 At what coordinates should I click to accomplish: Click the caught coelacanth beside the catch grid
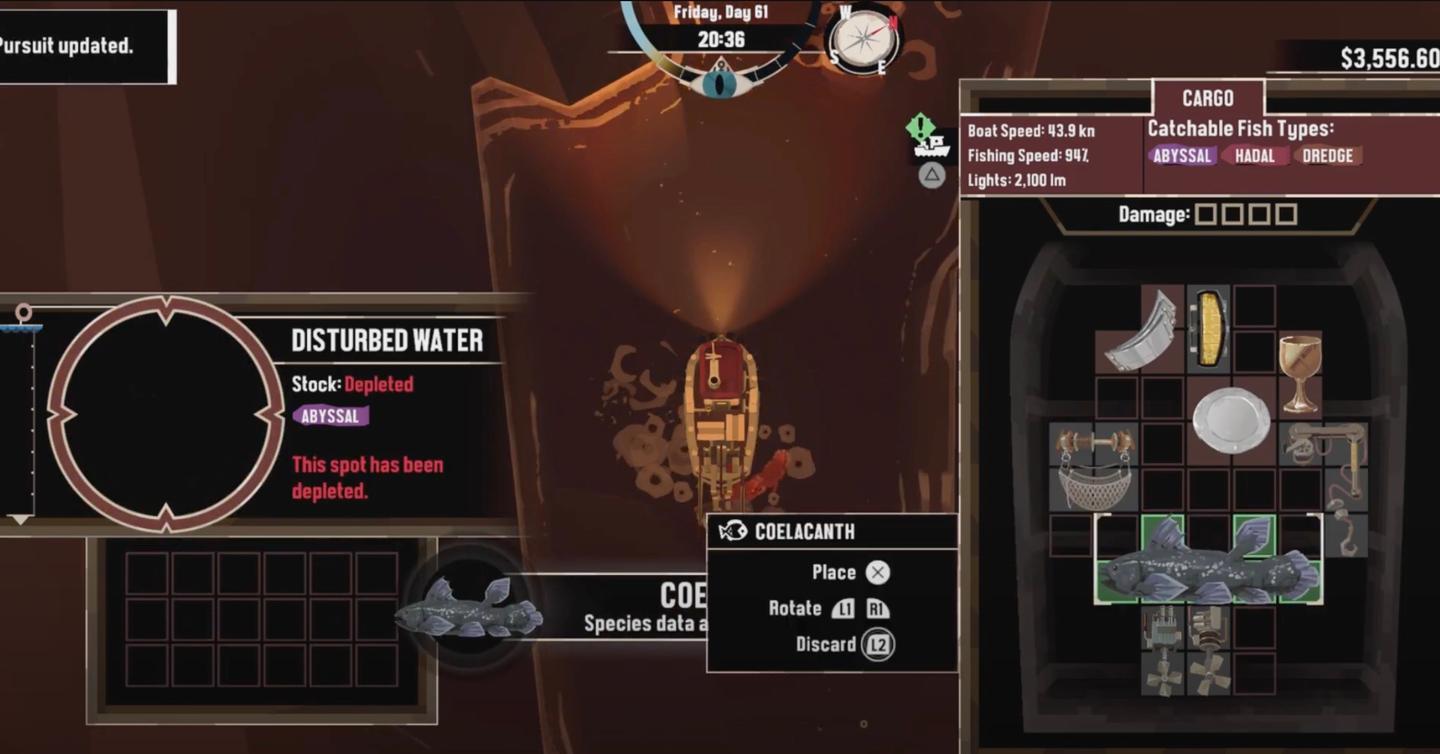coord(468,609)
